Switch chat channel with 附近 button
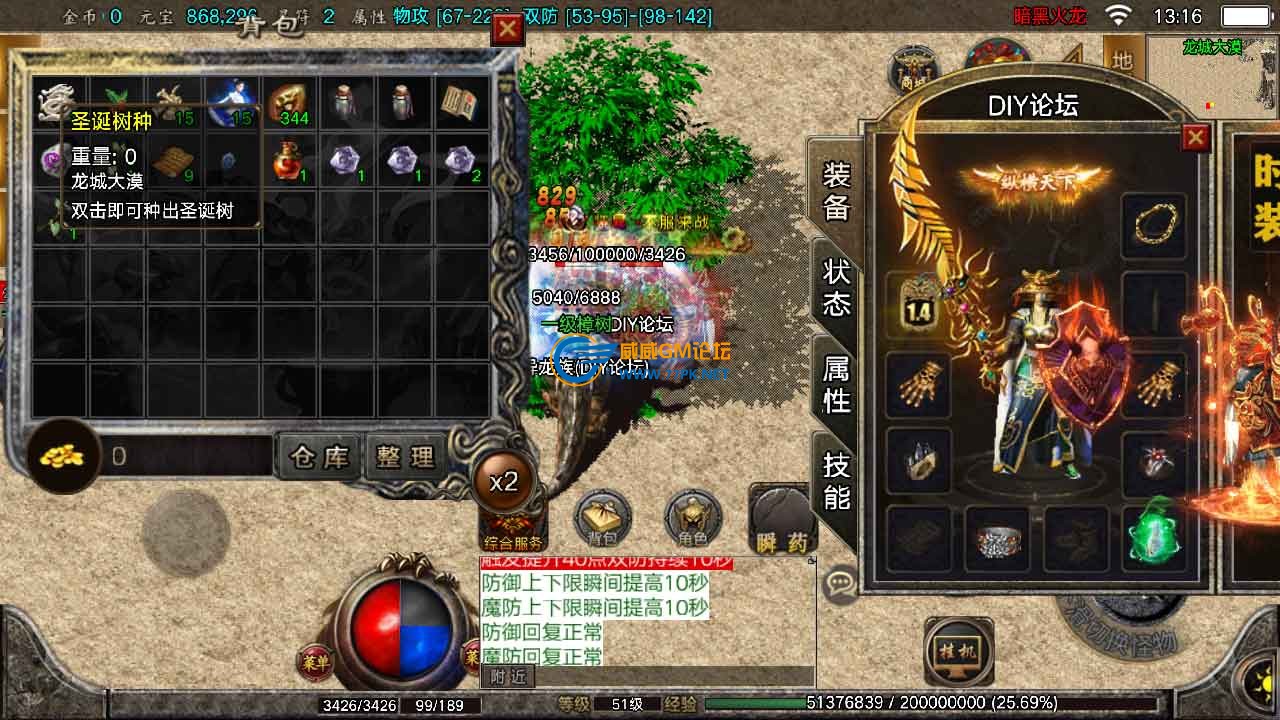1280x720 pixels. pyautogui.click(x=507, y=677)
